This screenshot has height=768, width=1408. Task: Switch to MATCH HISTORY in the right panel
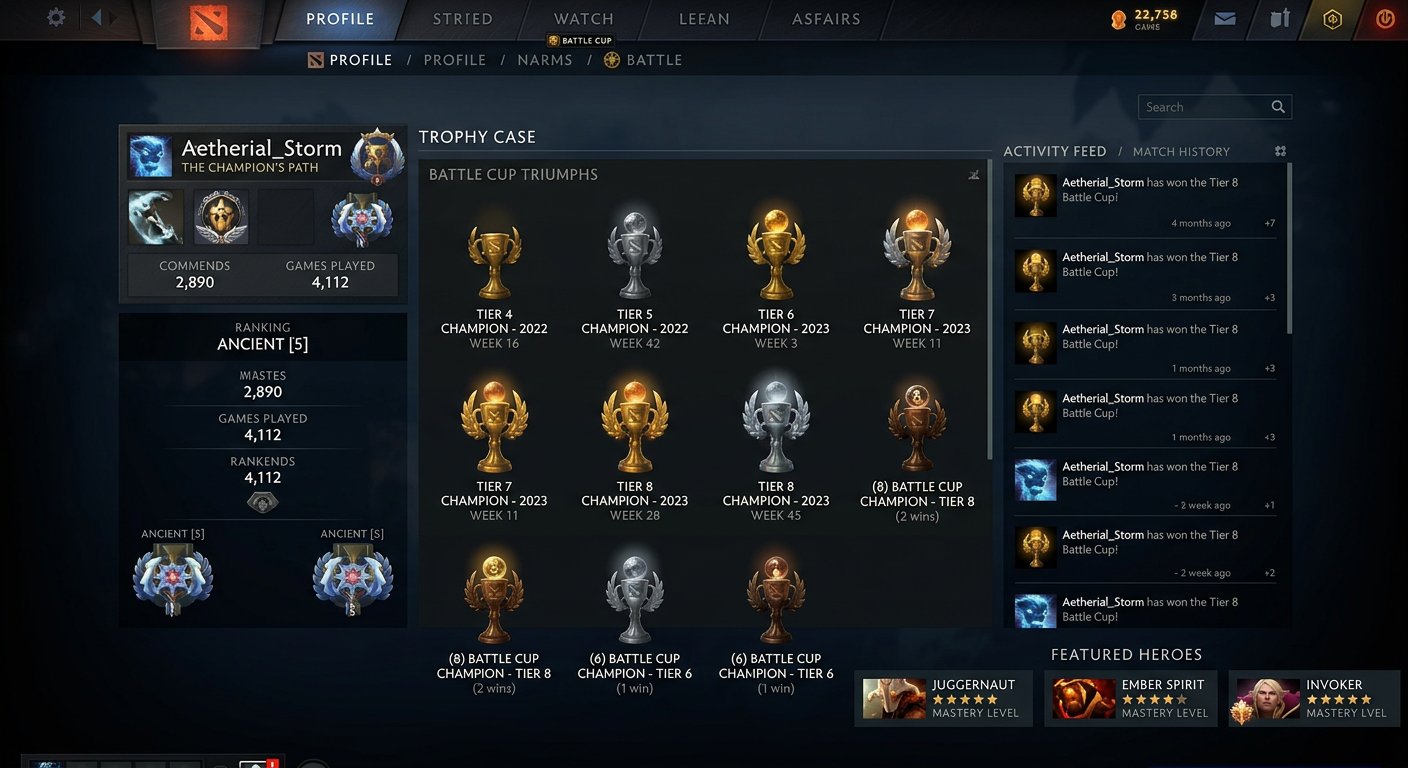[1184, 151]
